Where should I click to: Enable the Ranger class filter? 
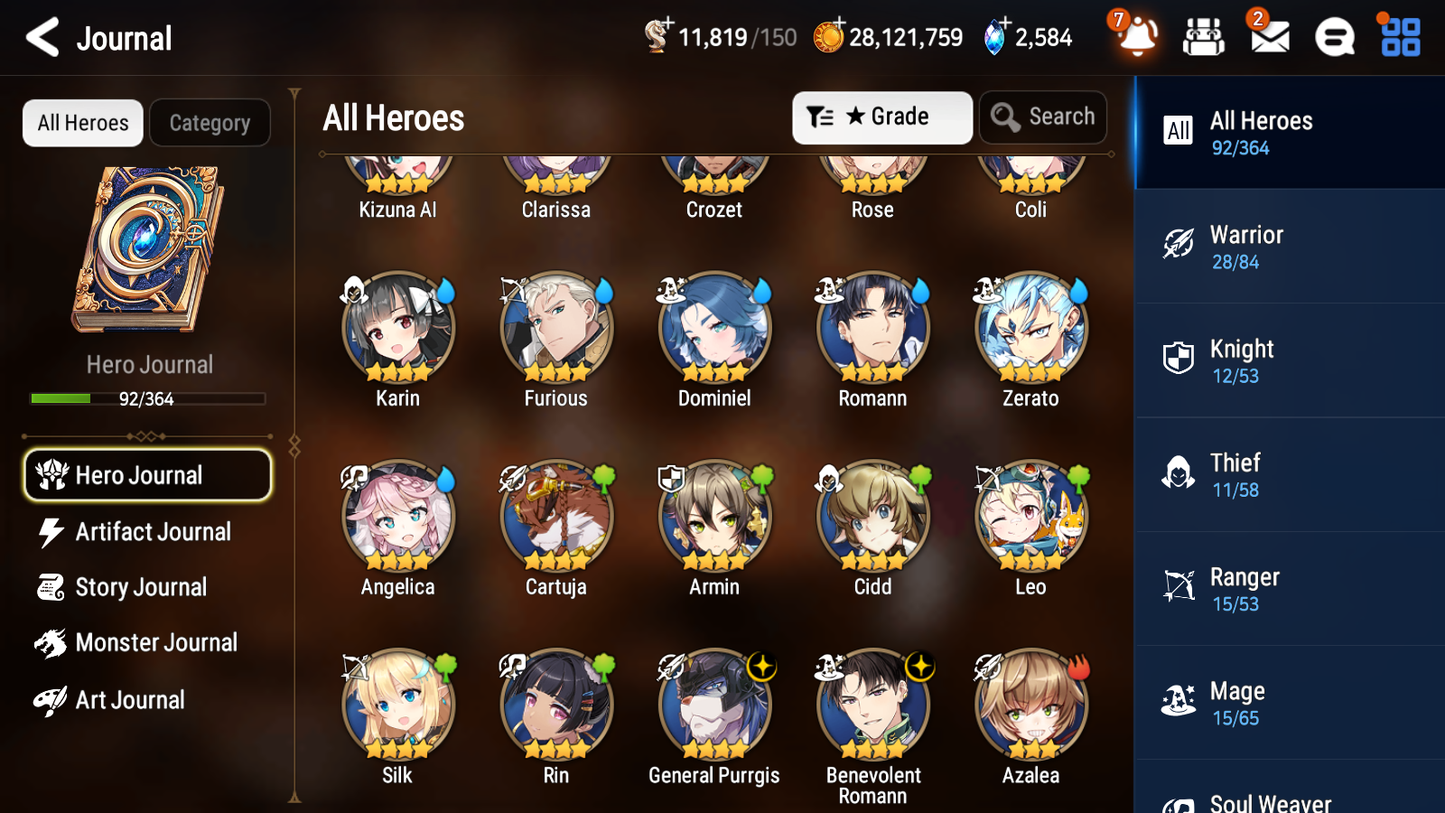click(1289, 588)
